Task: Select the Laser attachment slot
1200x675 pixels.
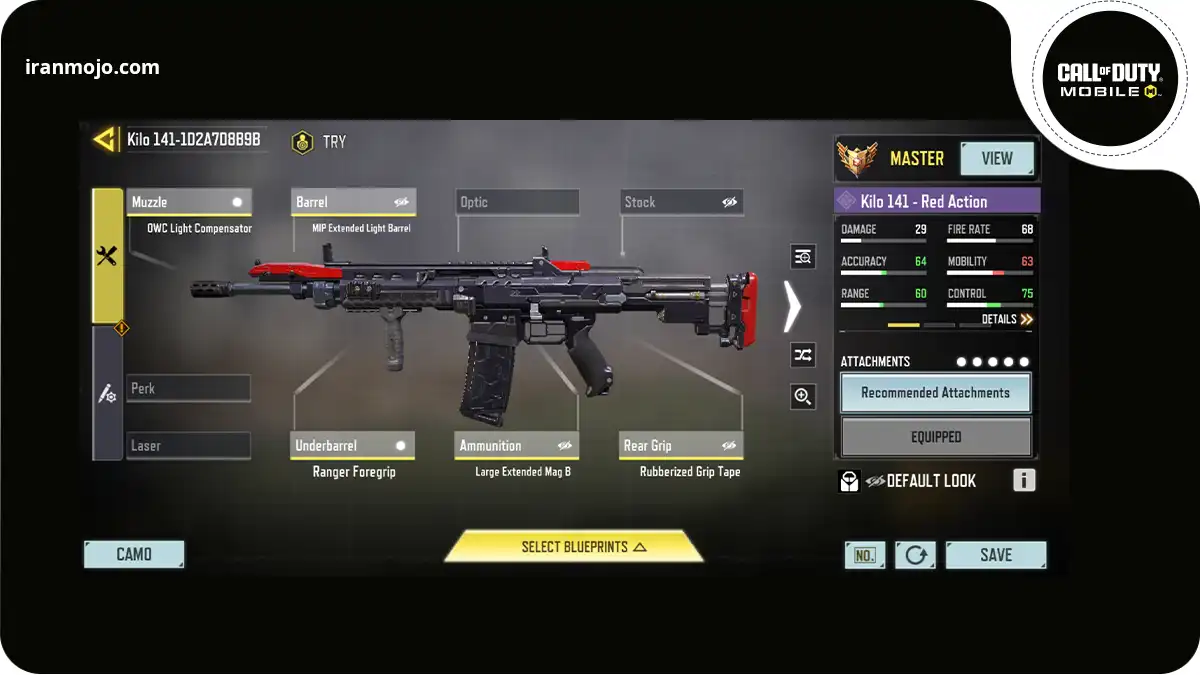Action: click(189, 446)
